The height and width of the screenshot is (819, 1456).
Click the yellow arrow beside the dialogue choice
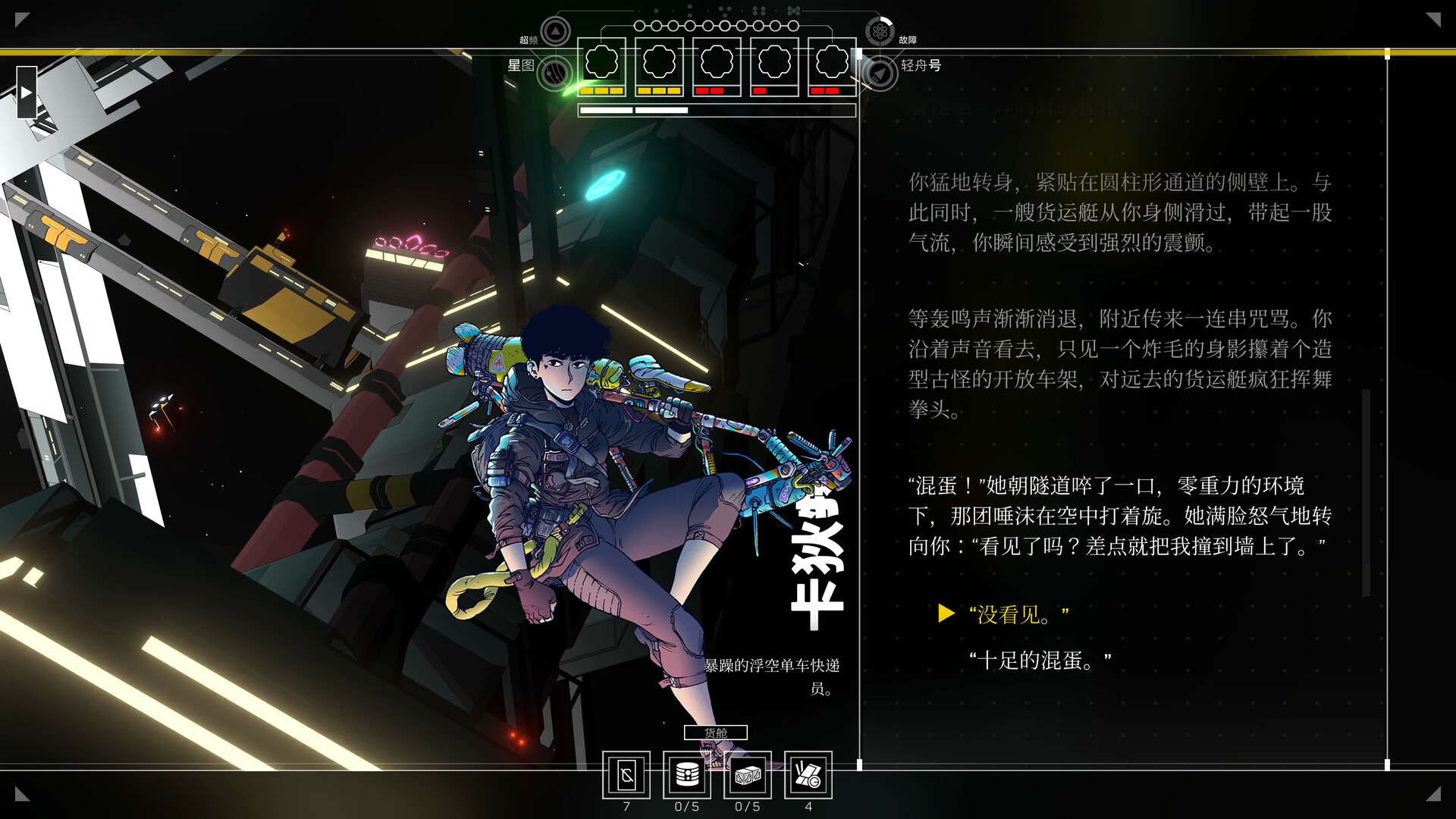[946, 614]
